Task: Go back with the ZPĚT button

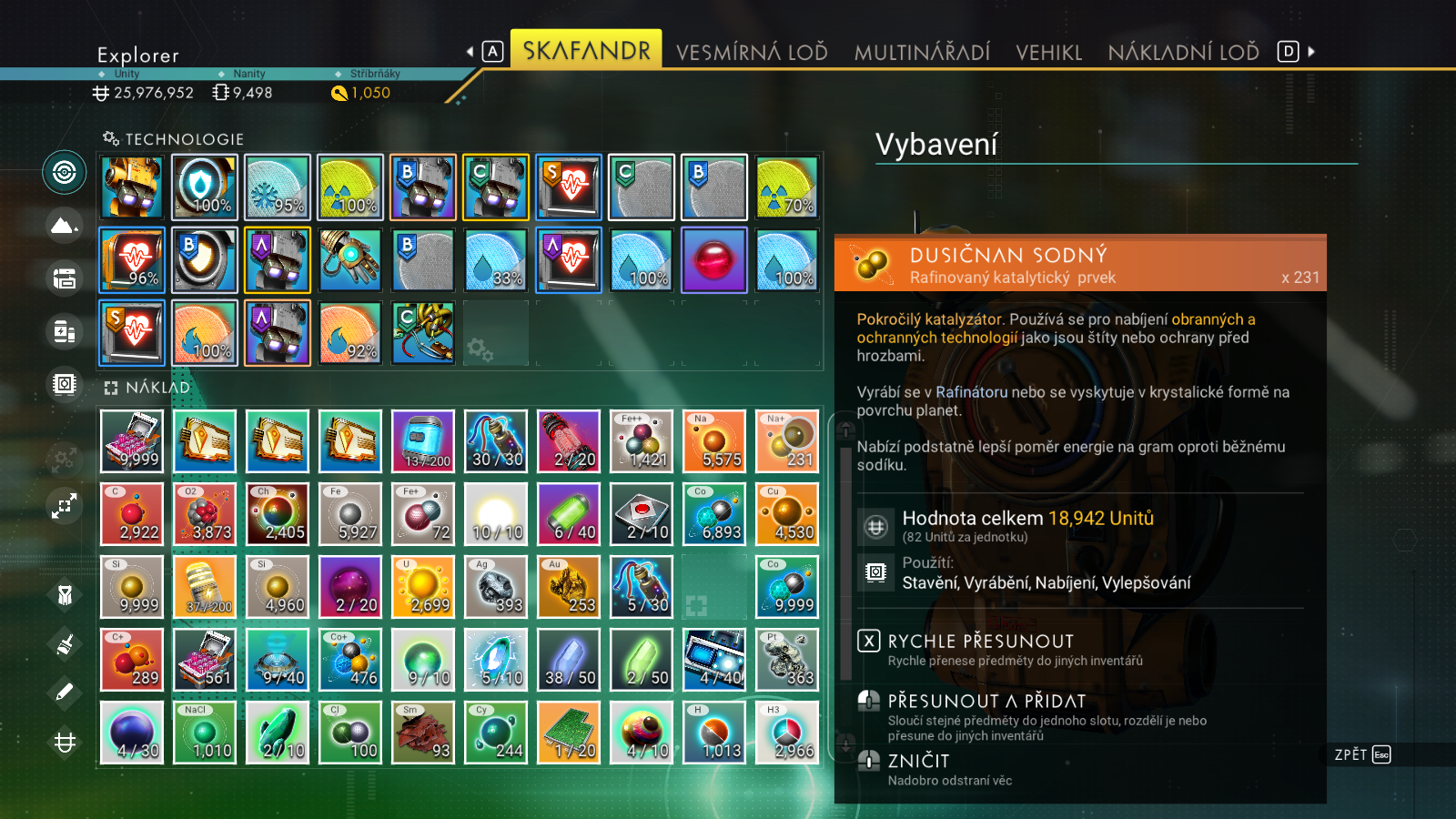Action: click(x=1361, y=754)
